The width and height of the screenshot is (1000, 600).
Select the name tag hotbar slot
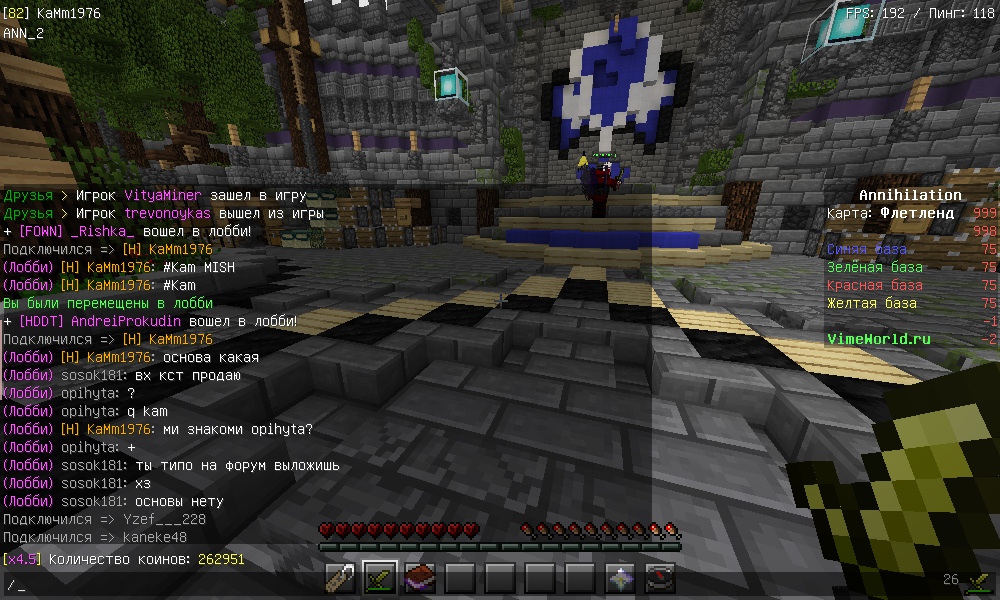(x=341, y=578)
